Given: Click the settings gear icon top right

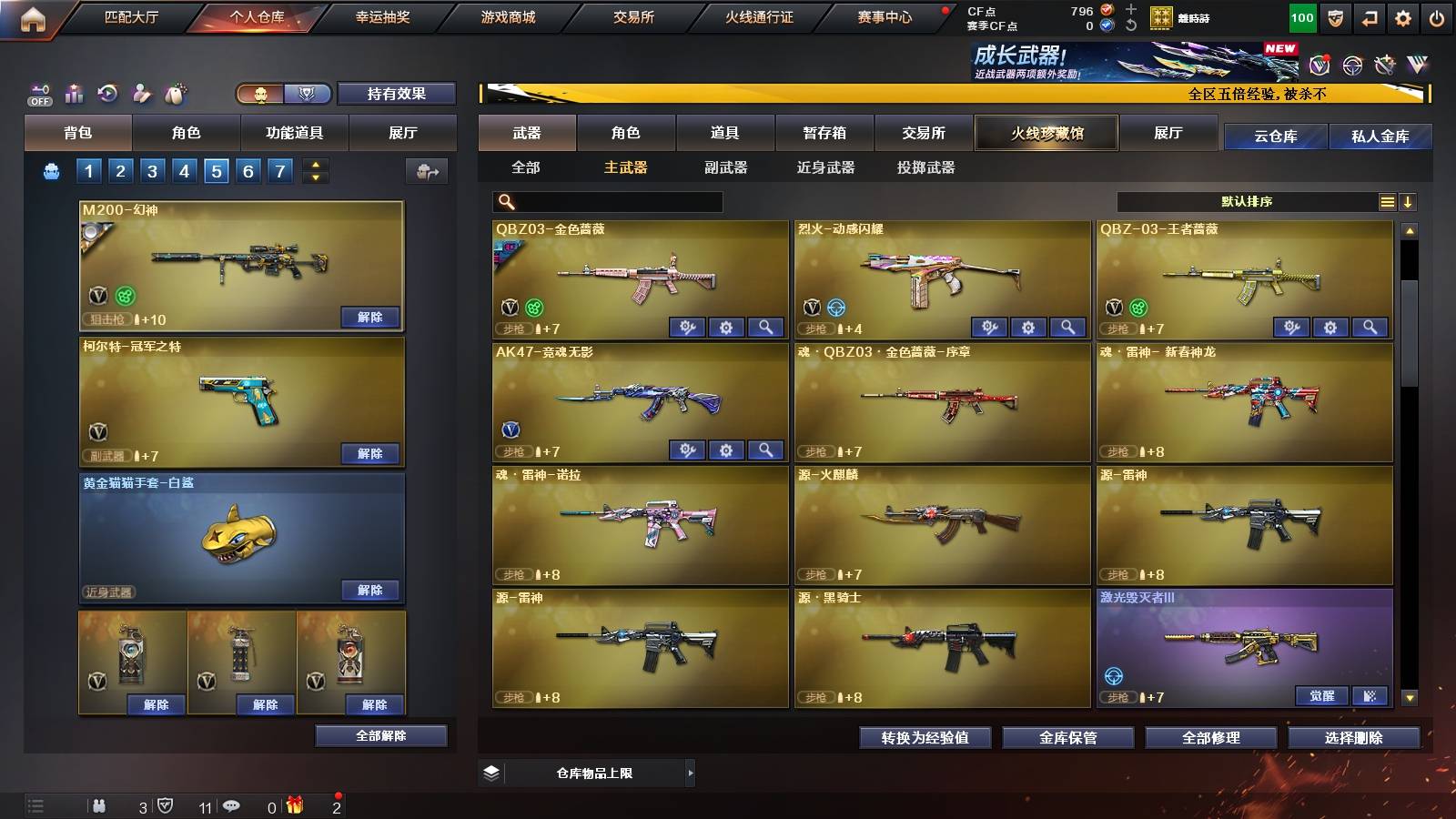Looking at the screenshot, I should coord(1402,16).
